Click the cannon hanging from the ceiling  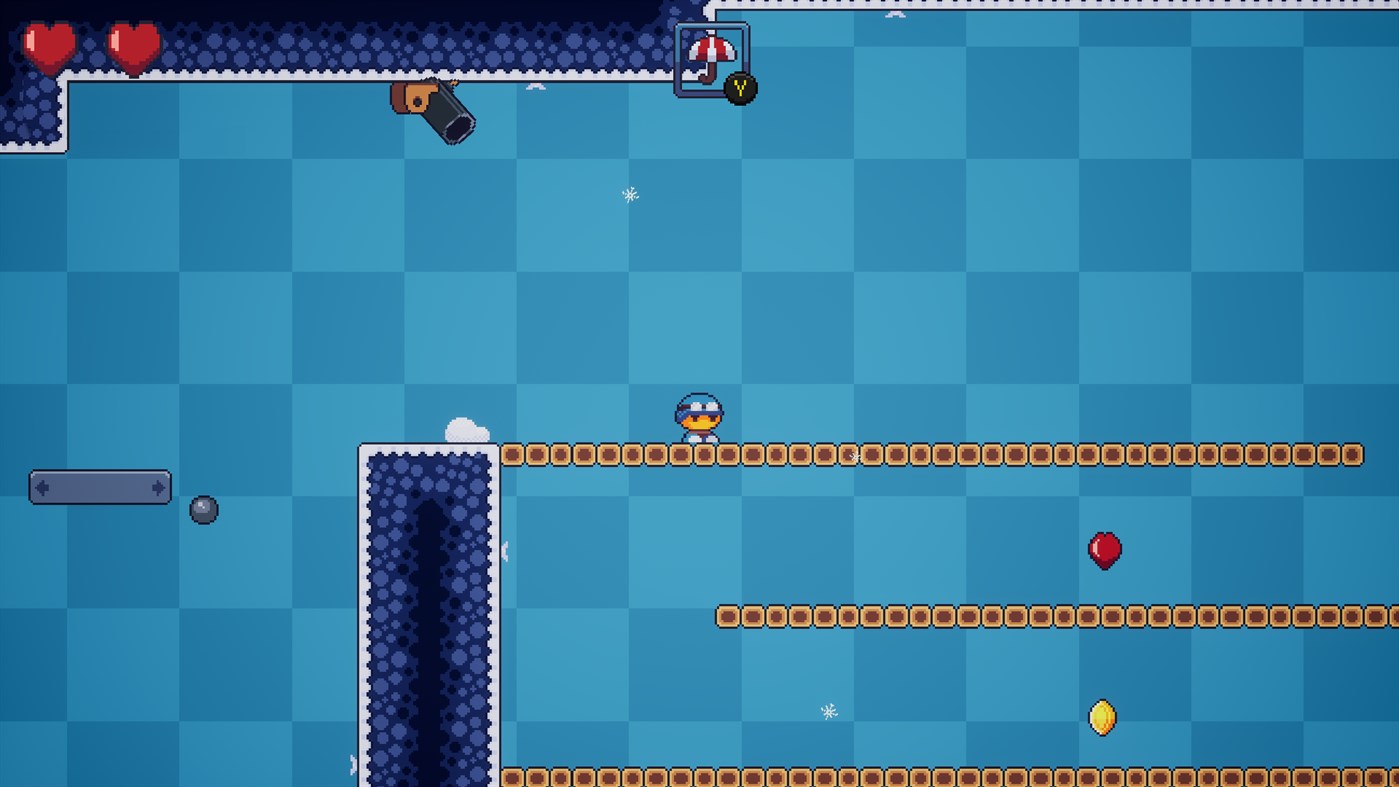(433, 110)
